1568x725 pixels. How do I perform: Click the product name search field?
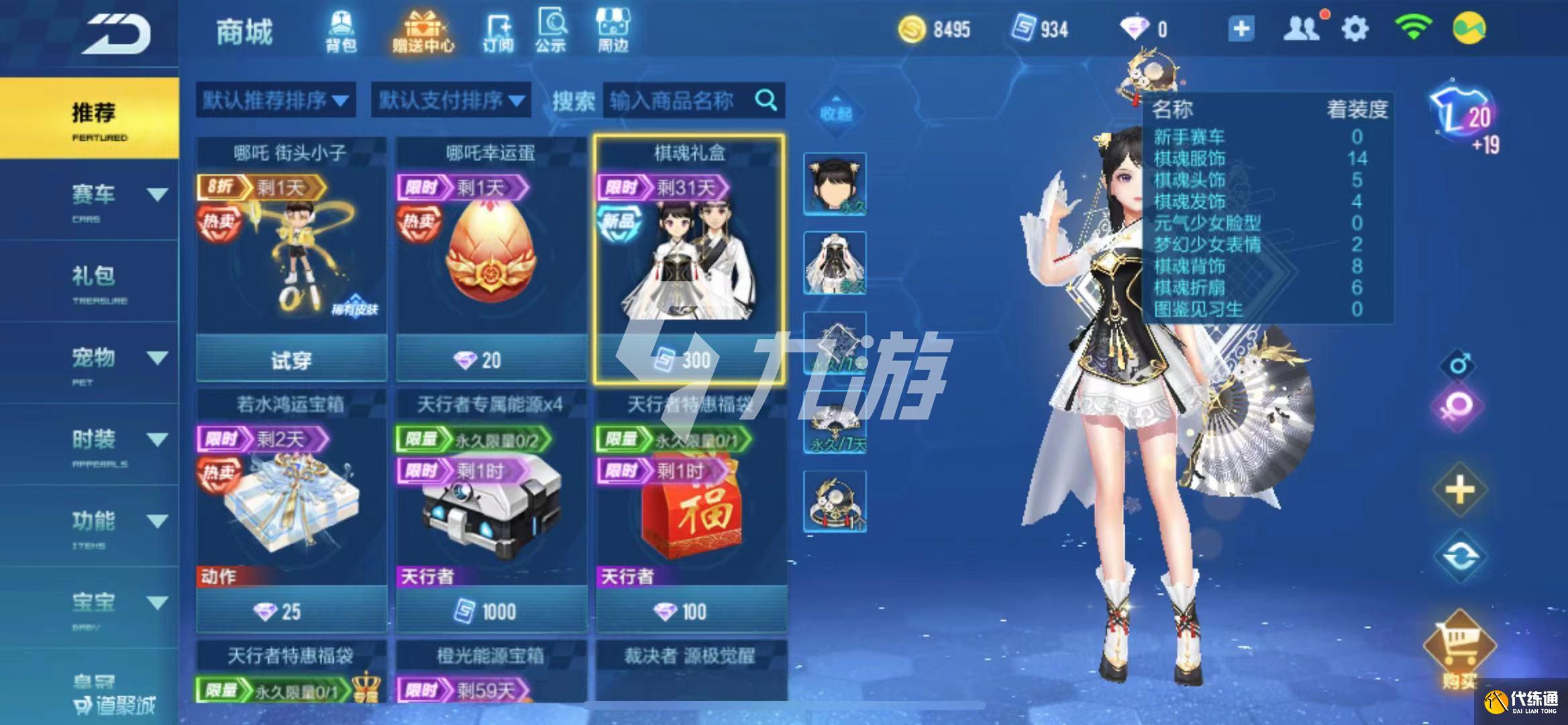(x=678, y=101)
